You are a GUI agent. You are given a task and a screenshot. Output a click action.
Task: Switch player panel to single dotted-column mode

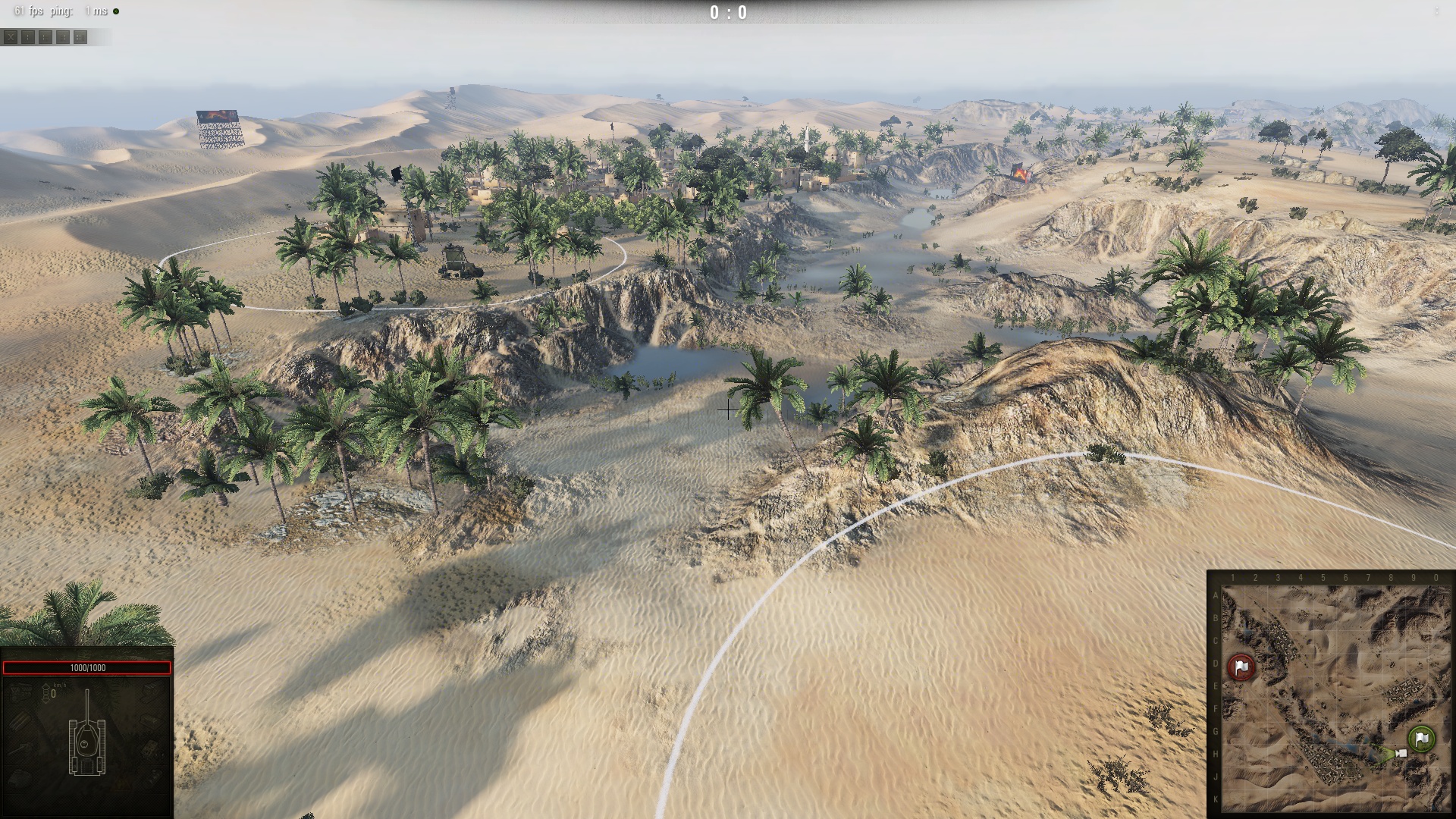[28, 36]
